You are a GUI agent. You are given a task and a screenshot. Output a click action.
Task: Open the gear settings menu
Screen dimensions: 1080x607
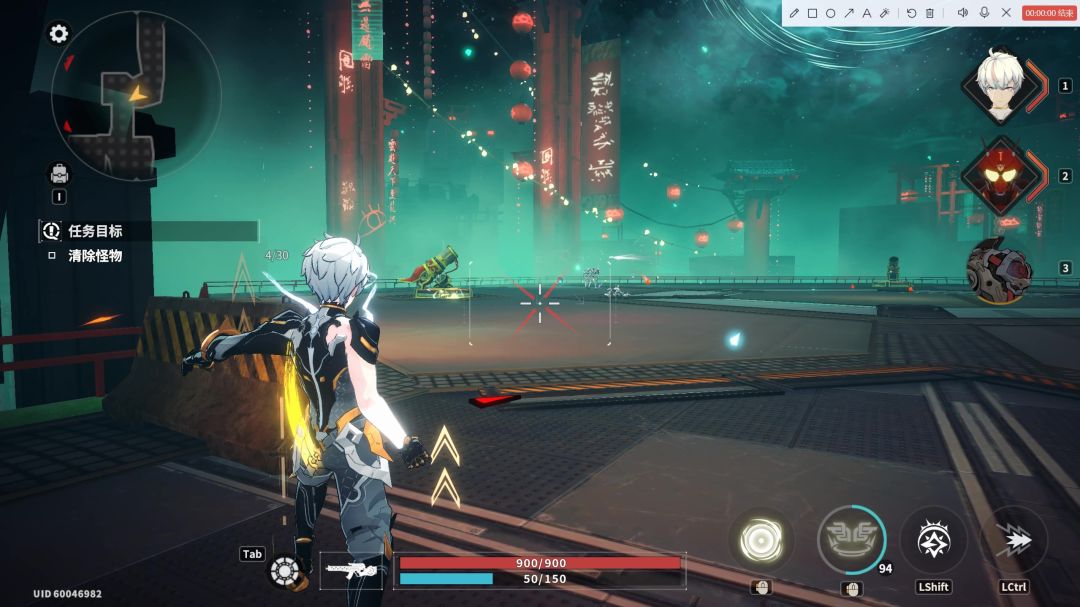[59, 33]
